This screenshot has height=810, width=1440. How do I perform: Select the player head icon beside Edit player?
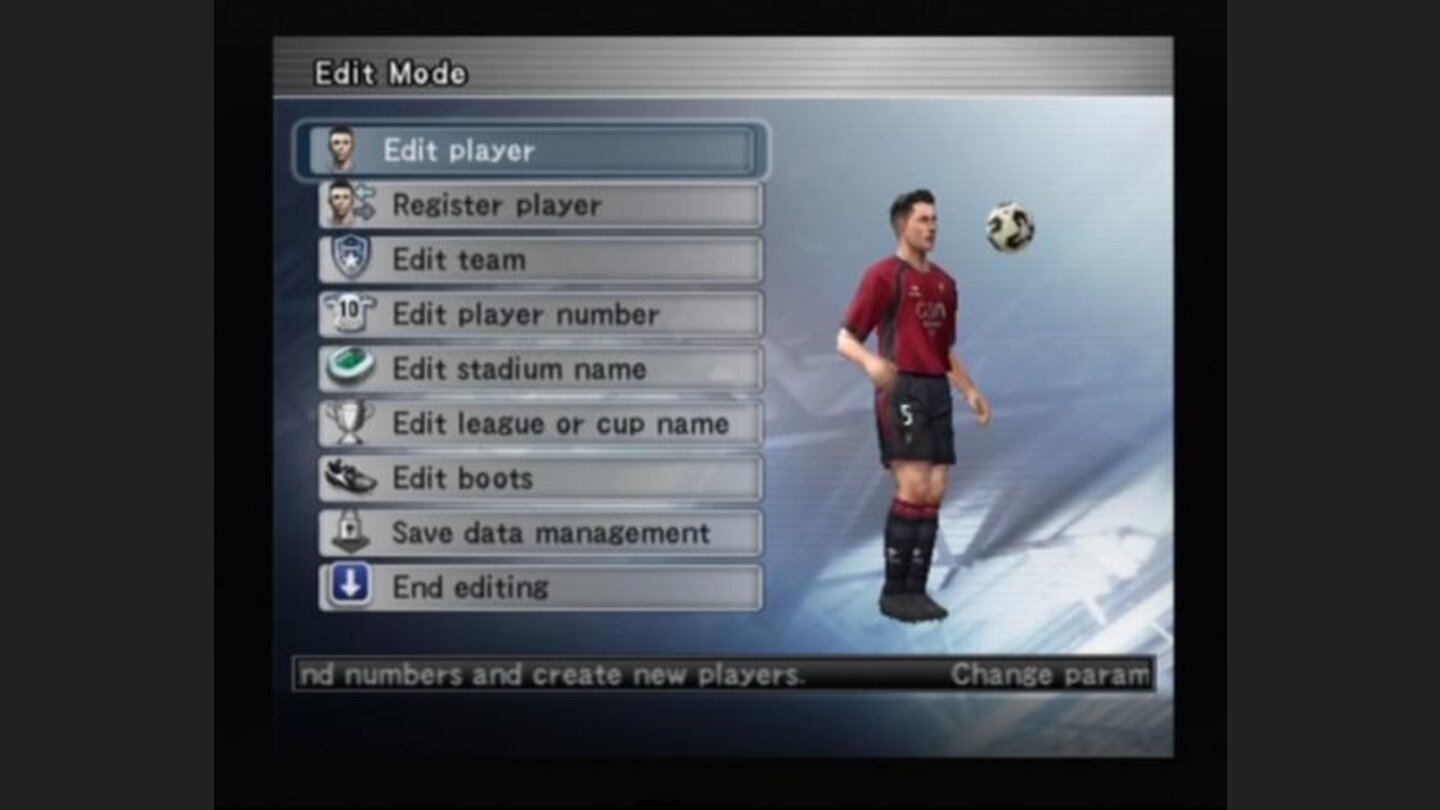[x=345, y=149]
